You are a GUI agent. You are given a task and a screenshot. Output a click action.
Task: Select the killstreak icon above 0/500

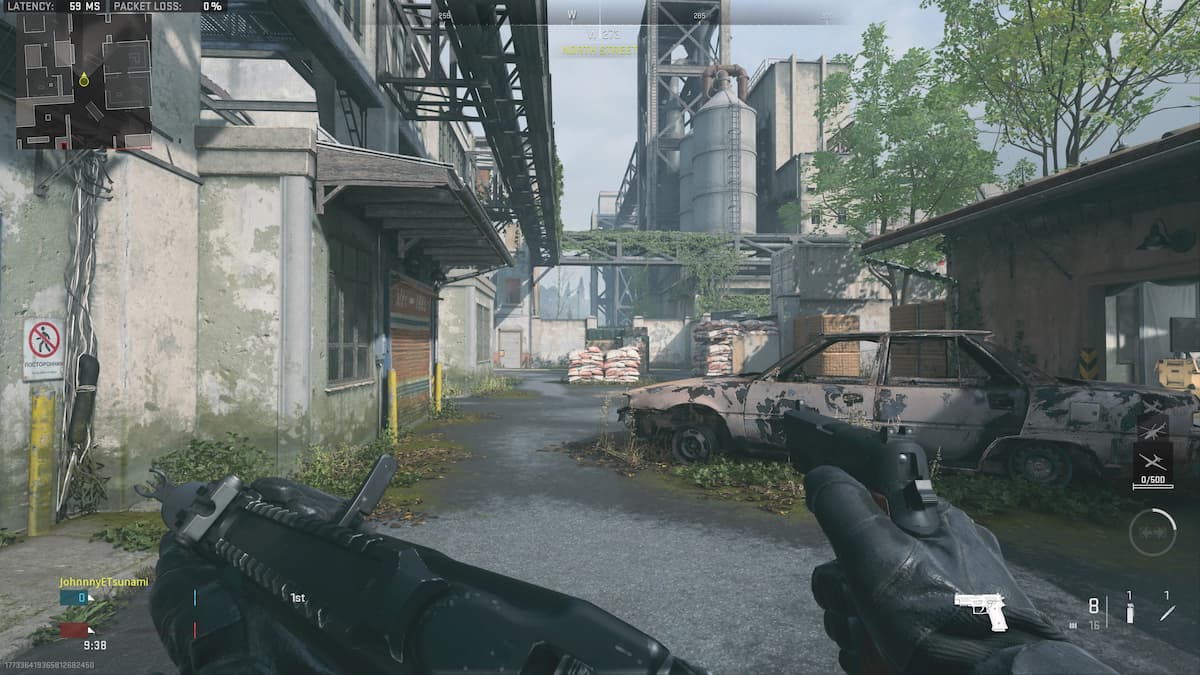coord(1153,463)
